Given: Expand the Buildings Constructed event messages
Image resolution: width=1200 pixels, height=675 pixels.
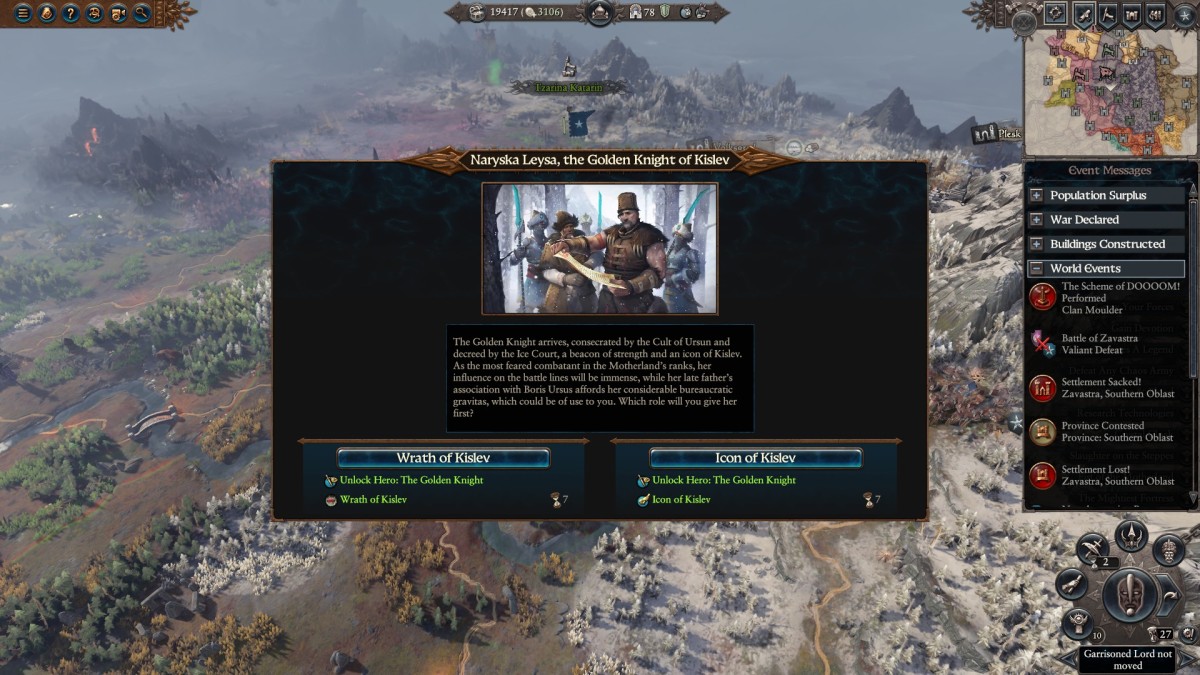Looking at the screenshot, I should coord(1036,244).
